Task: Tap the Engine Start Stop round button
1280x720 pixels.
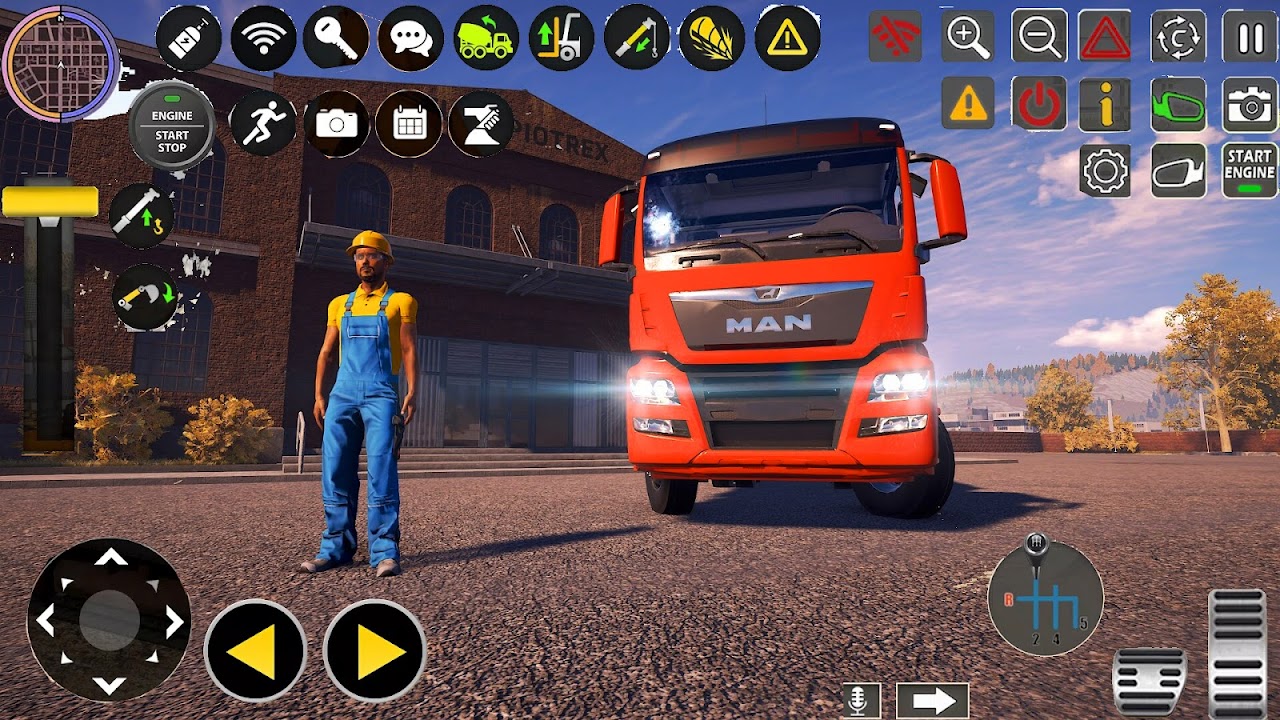Action: tap(172, 124)
